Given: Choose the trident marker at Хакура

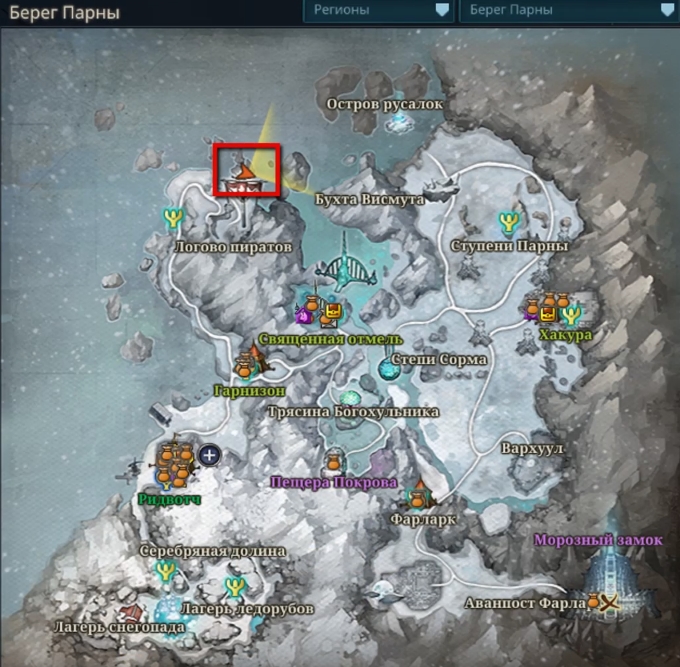Looking at the screenshot, I should point(573,316).
